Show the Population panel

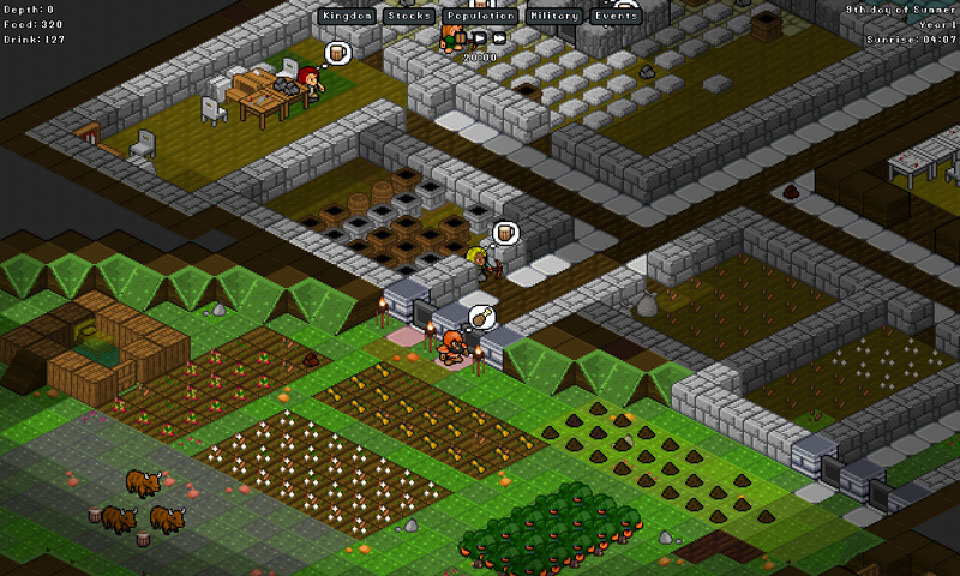point(480,16)
